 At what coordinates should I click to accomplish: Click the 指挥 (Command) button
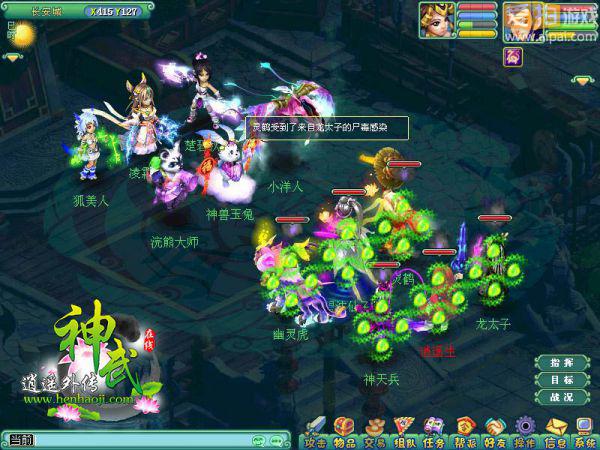pos(561,363)
